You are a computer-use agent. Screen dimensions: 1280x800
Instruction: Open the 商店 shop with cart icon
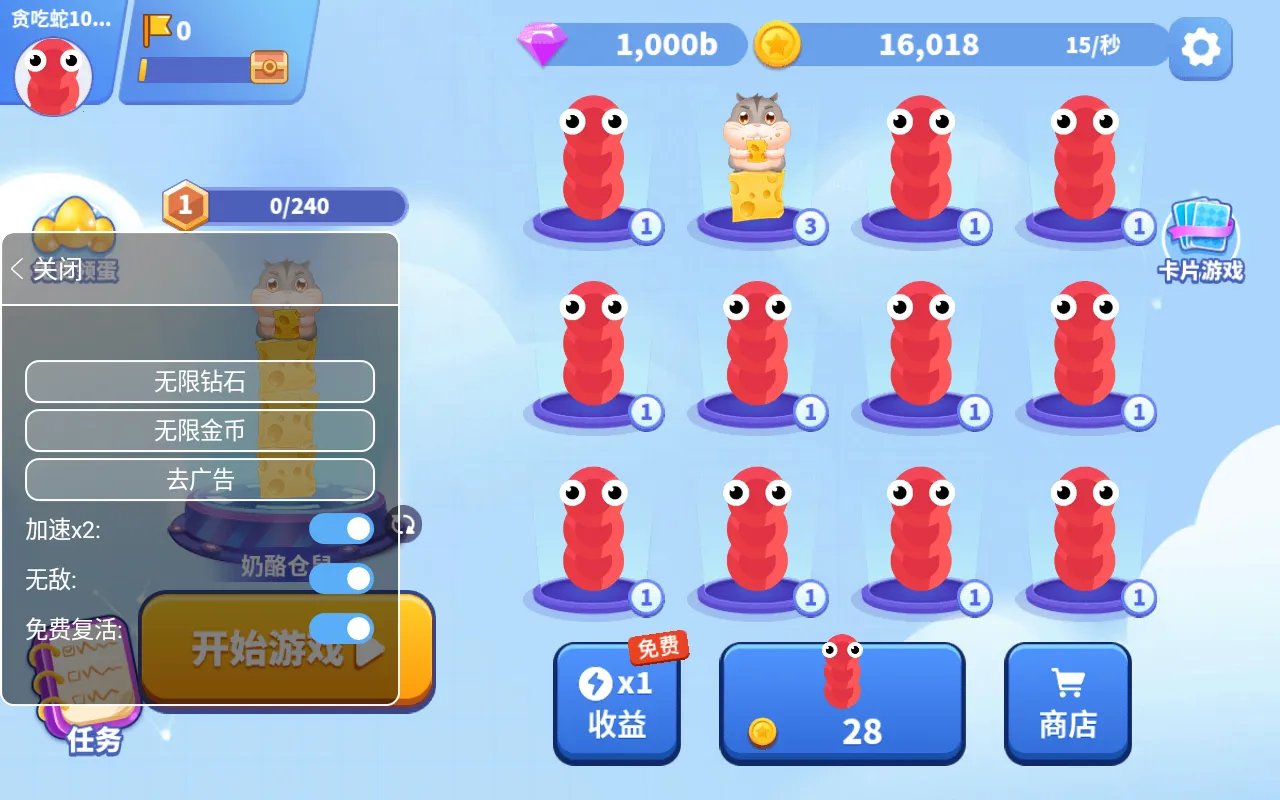1067,700
